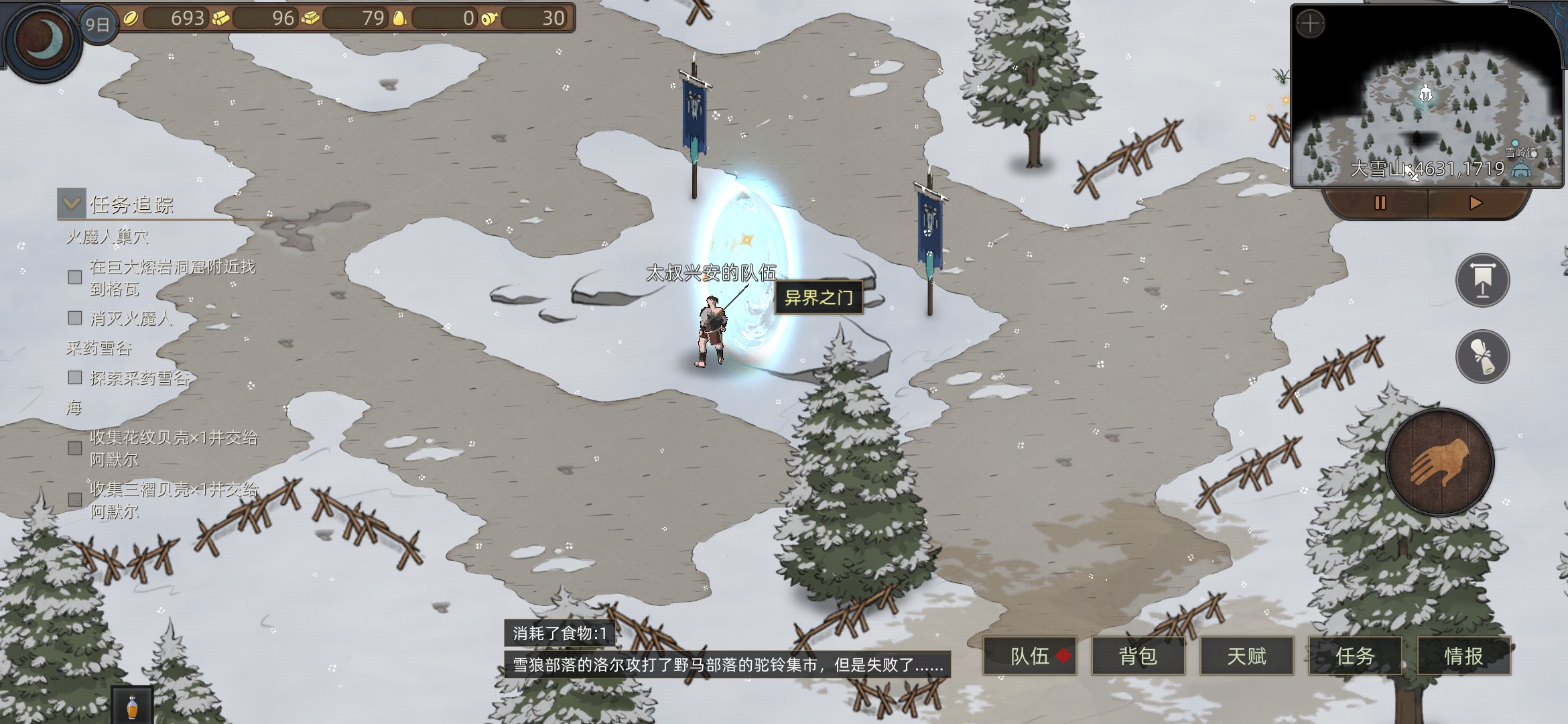Click the minimap of 大雪山
The height and width of the screenshot is (724, 1568).
(x=1427, y=107)
